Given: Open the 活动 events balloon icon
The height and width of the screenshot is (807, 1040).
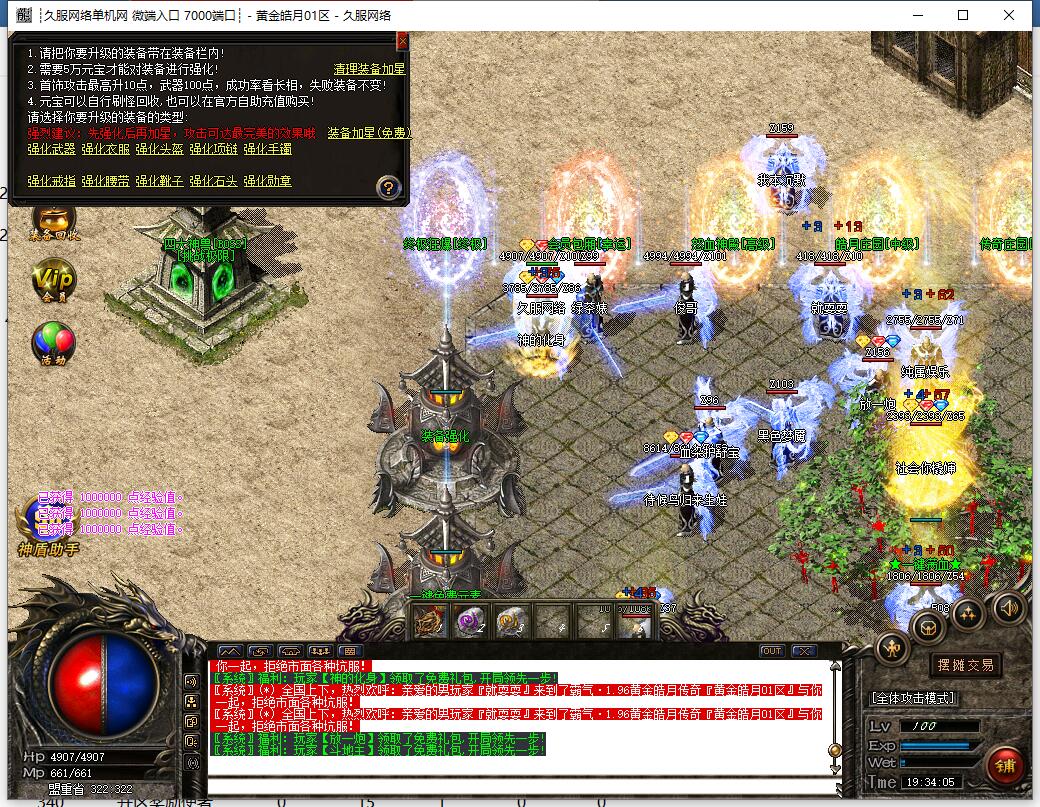Looking at the screenshot, I should (x=53, y=342).
